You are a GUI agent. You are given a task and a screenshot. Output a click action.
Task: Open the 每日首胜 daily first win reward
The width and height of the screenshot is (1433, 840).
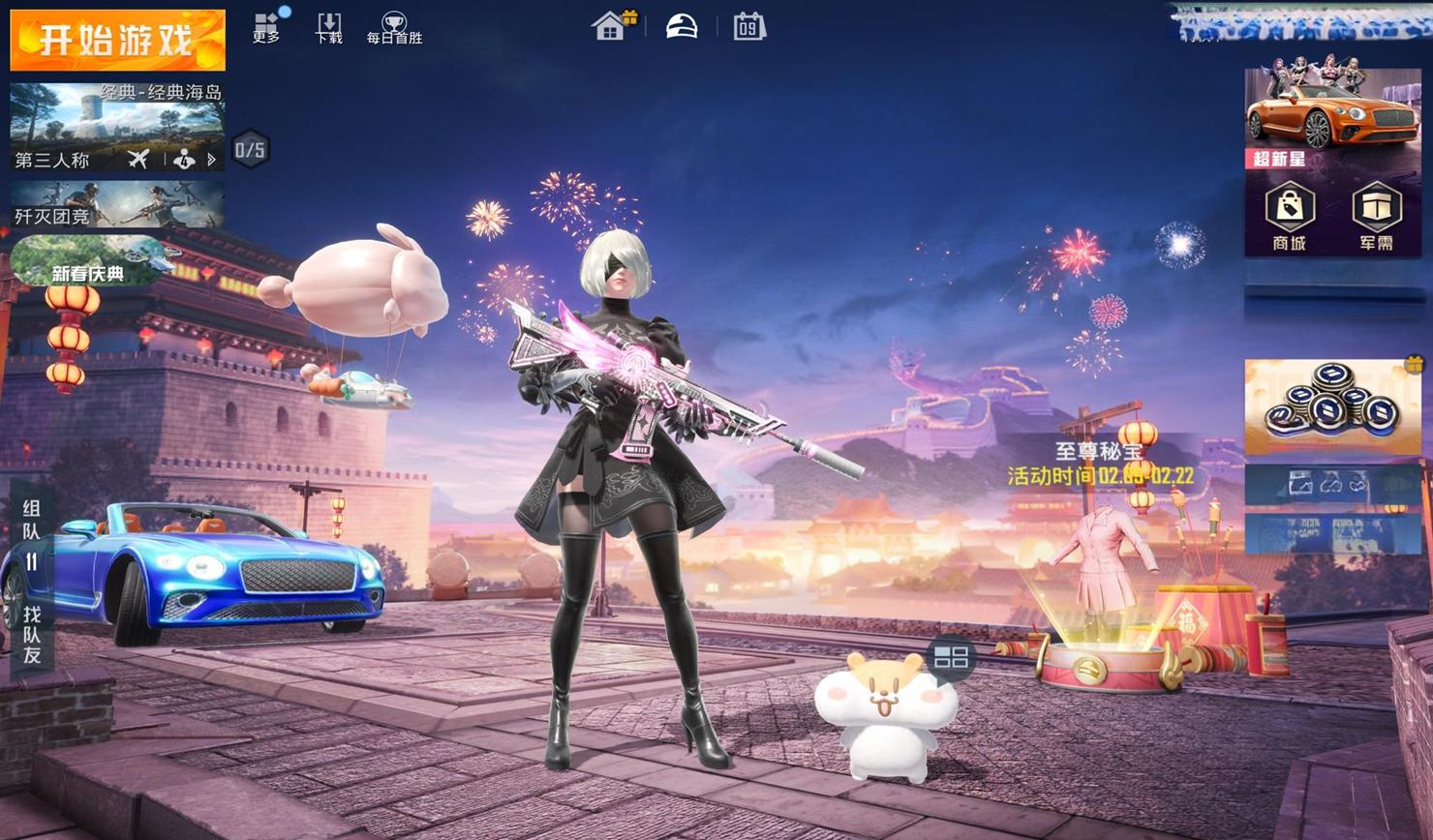pyautogui.click(x=394, y=28)
